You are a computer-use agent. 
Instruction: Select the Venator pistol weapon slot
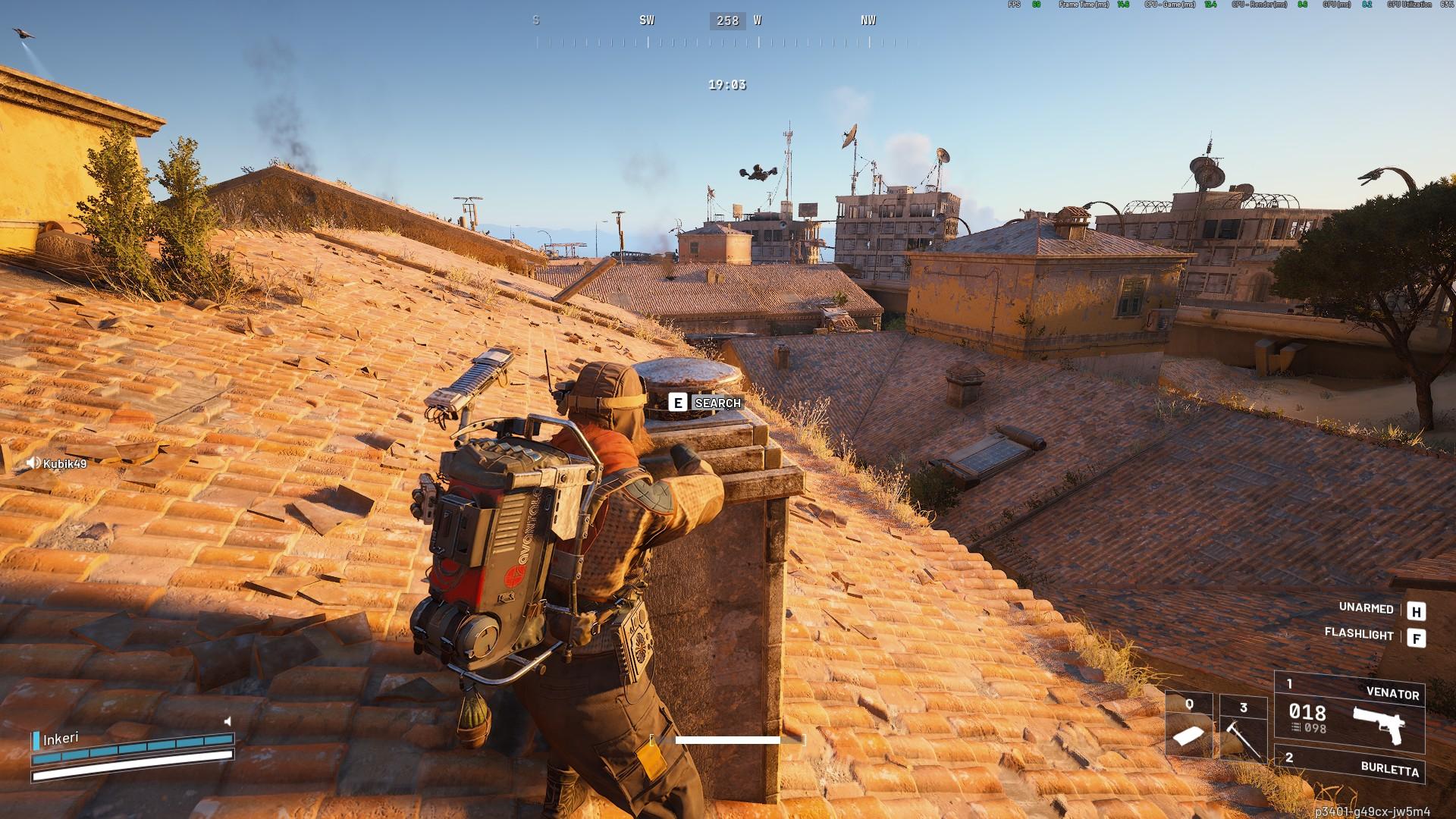1349,711
